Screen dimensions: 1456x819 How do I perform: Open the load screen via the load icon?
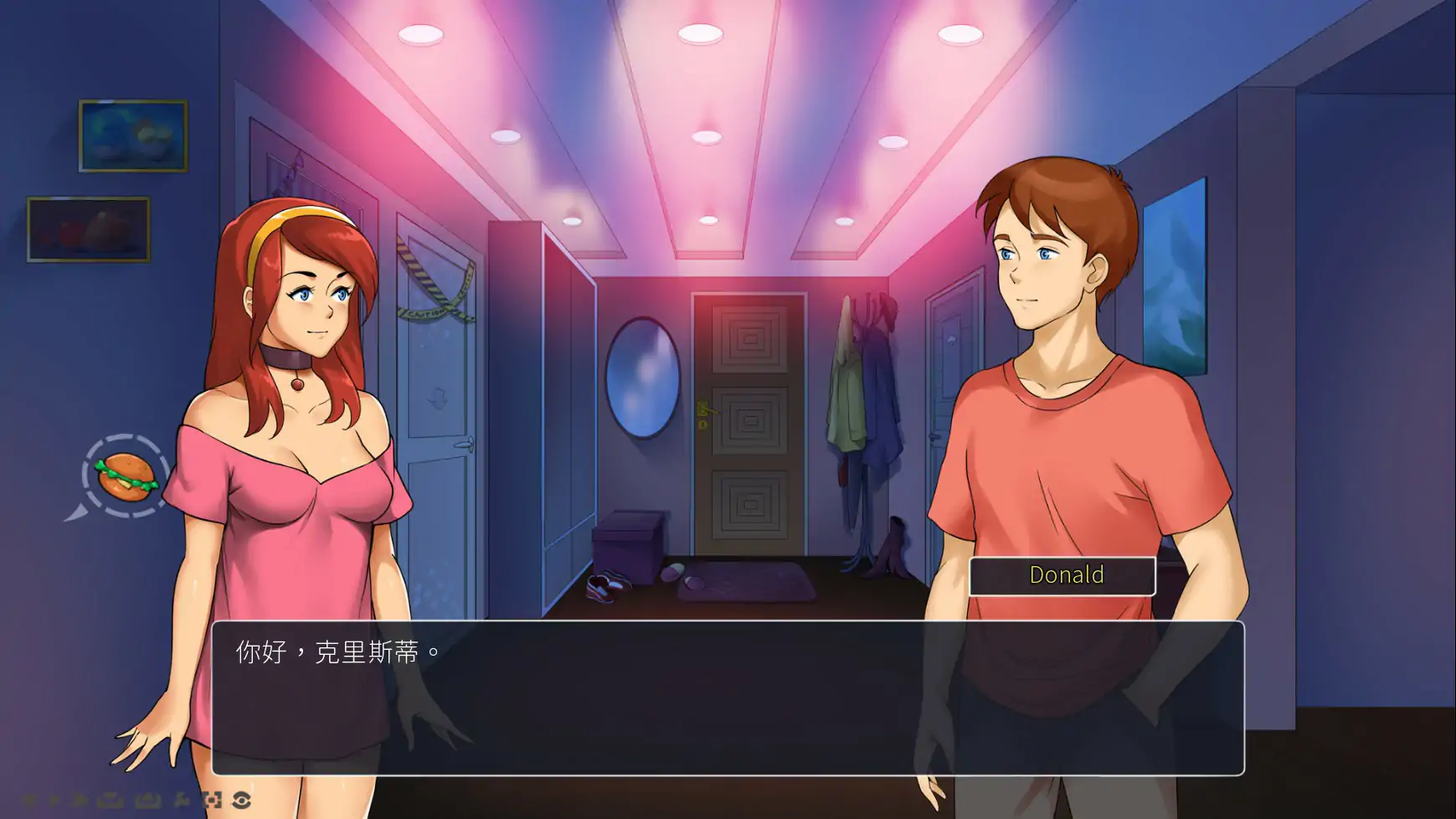click(x=148, y=800)
